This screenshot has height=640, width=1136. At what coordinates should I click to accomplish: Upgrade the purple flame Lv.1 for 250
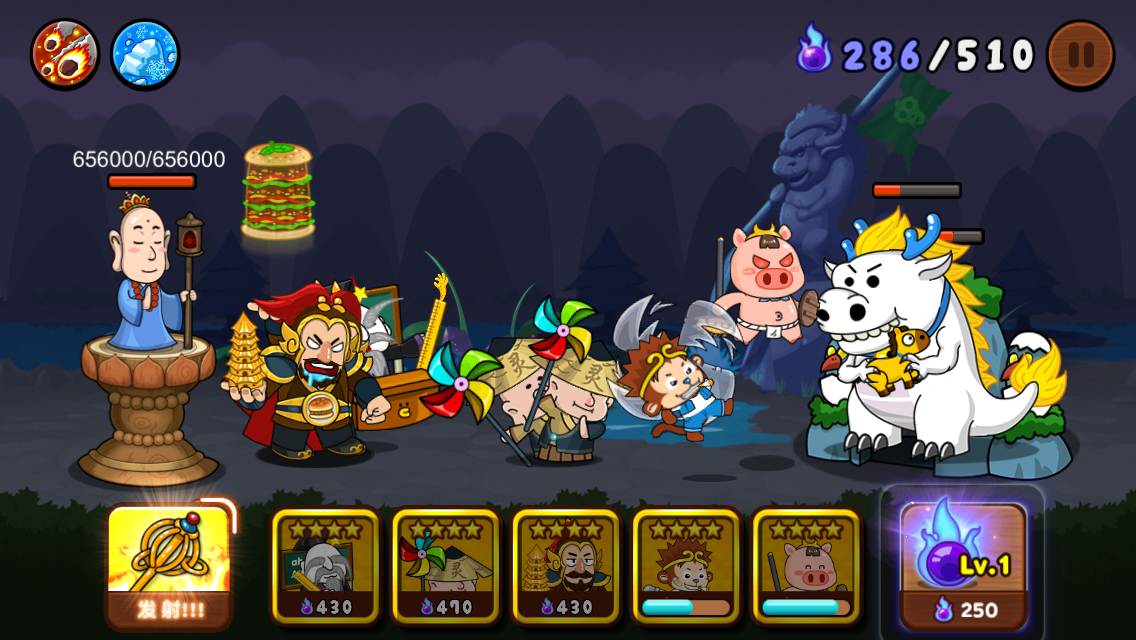(962, 564)
